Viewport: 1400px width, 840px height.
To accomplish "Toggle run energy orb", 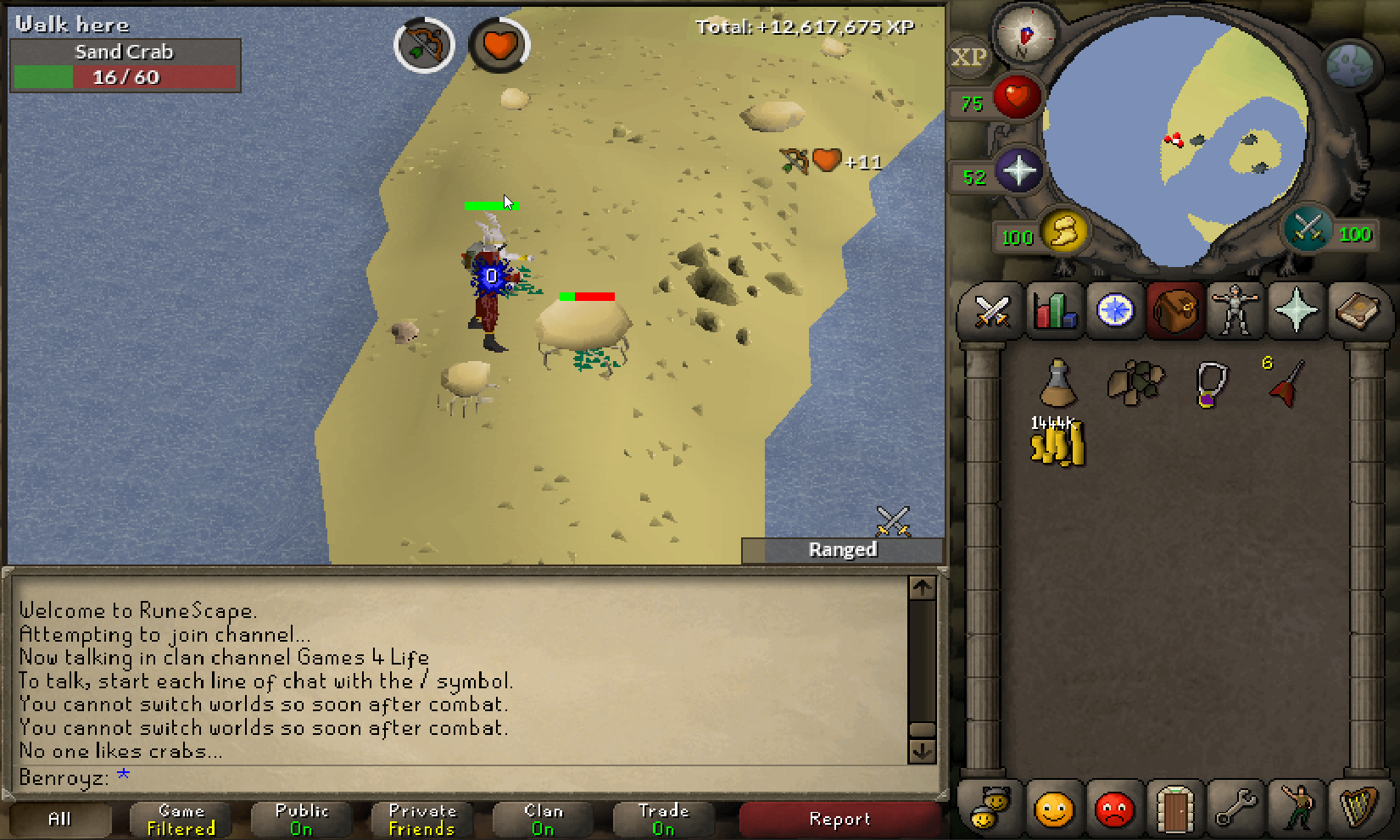I will point(1064,231).
